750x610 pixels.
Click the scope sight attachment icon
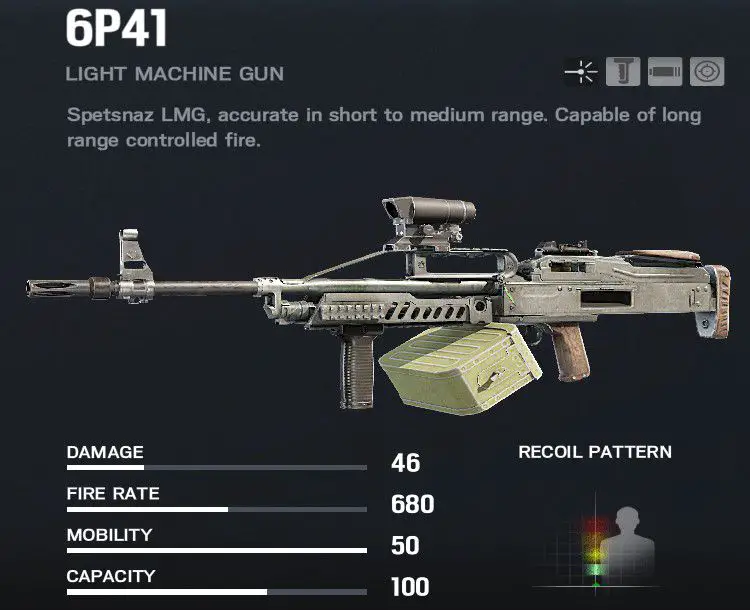tap(707, 73)
